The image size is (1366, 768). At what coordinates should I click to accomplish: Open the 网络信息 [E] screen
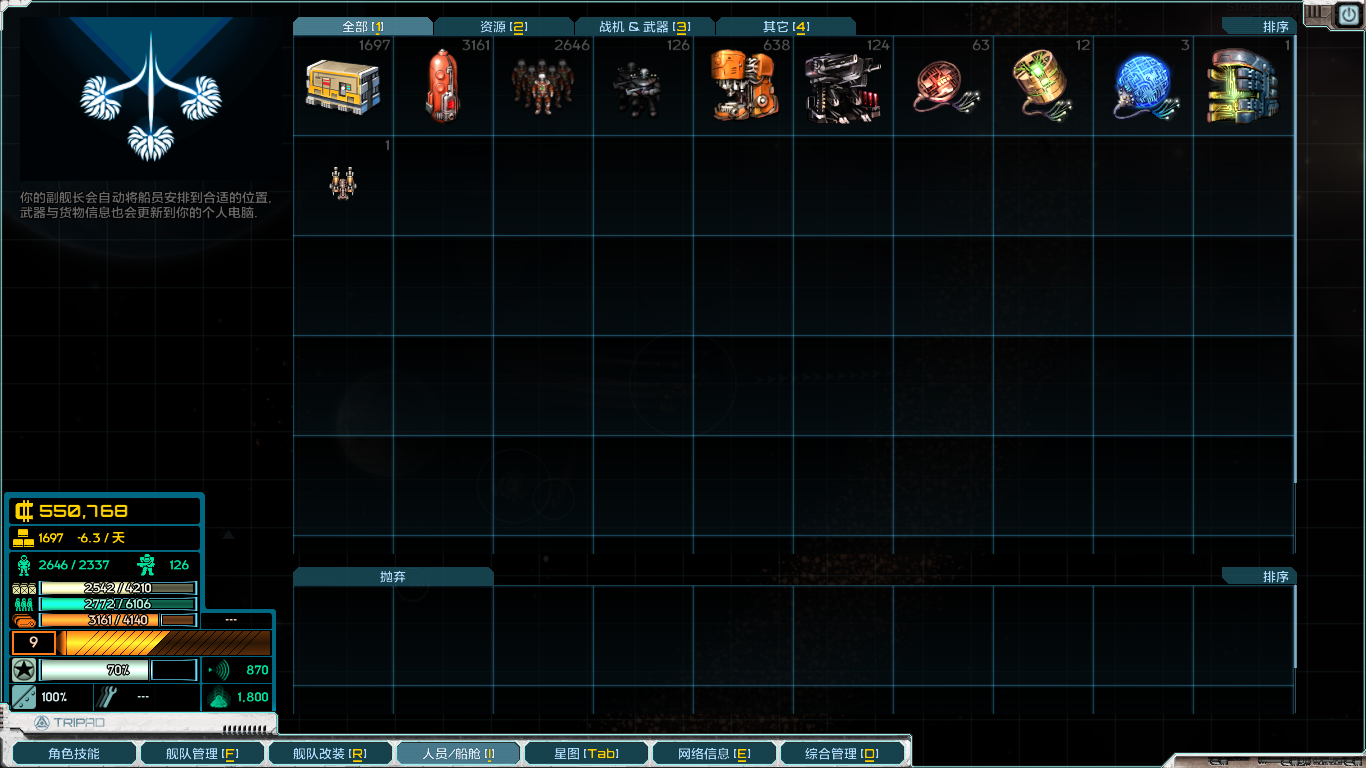714,753
